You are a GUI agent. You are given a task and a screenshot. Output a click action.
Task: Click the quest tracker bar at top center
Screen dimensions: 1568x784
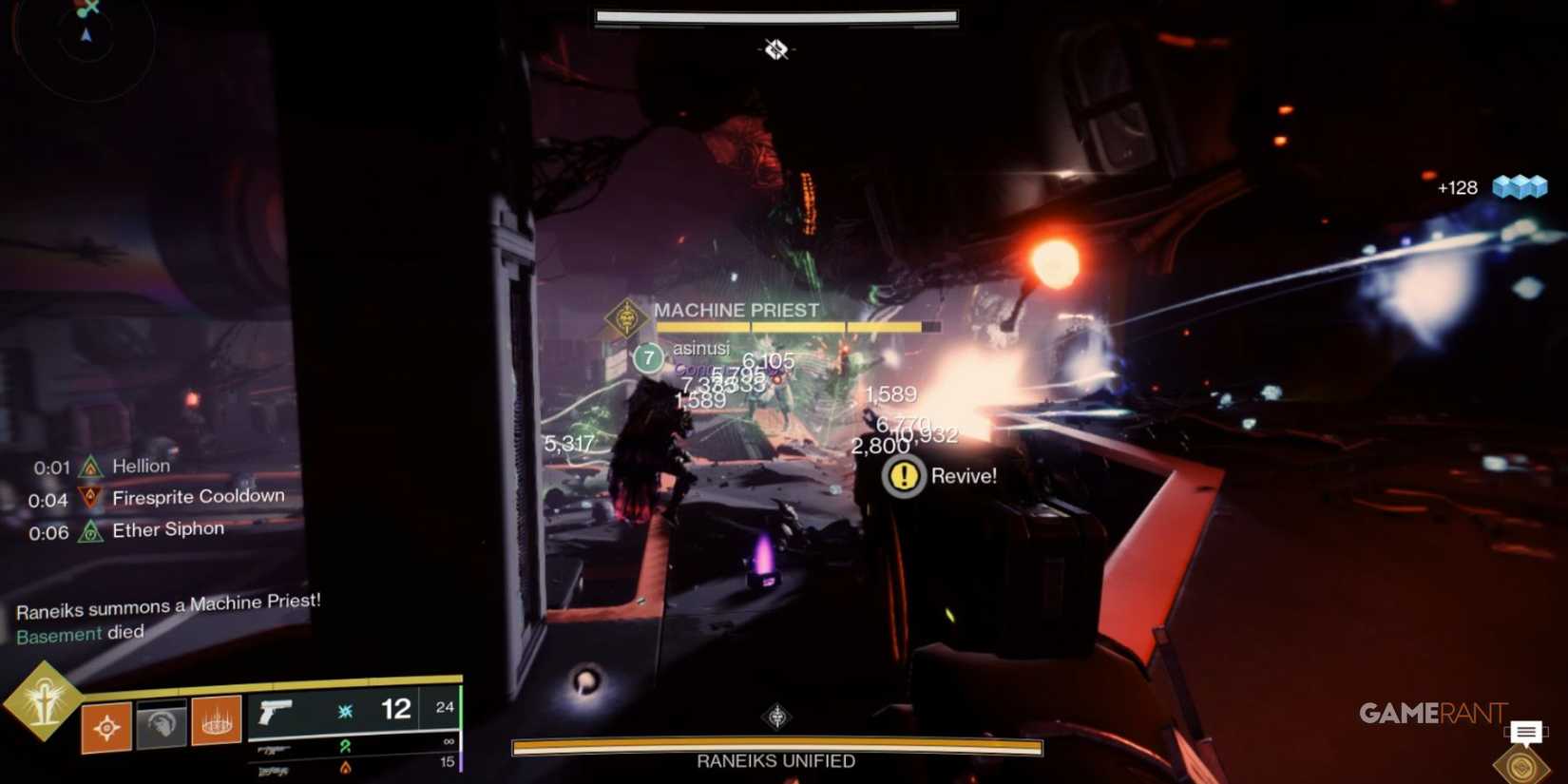[x=775, y=15]
